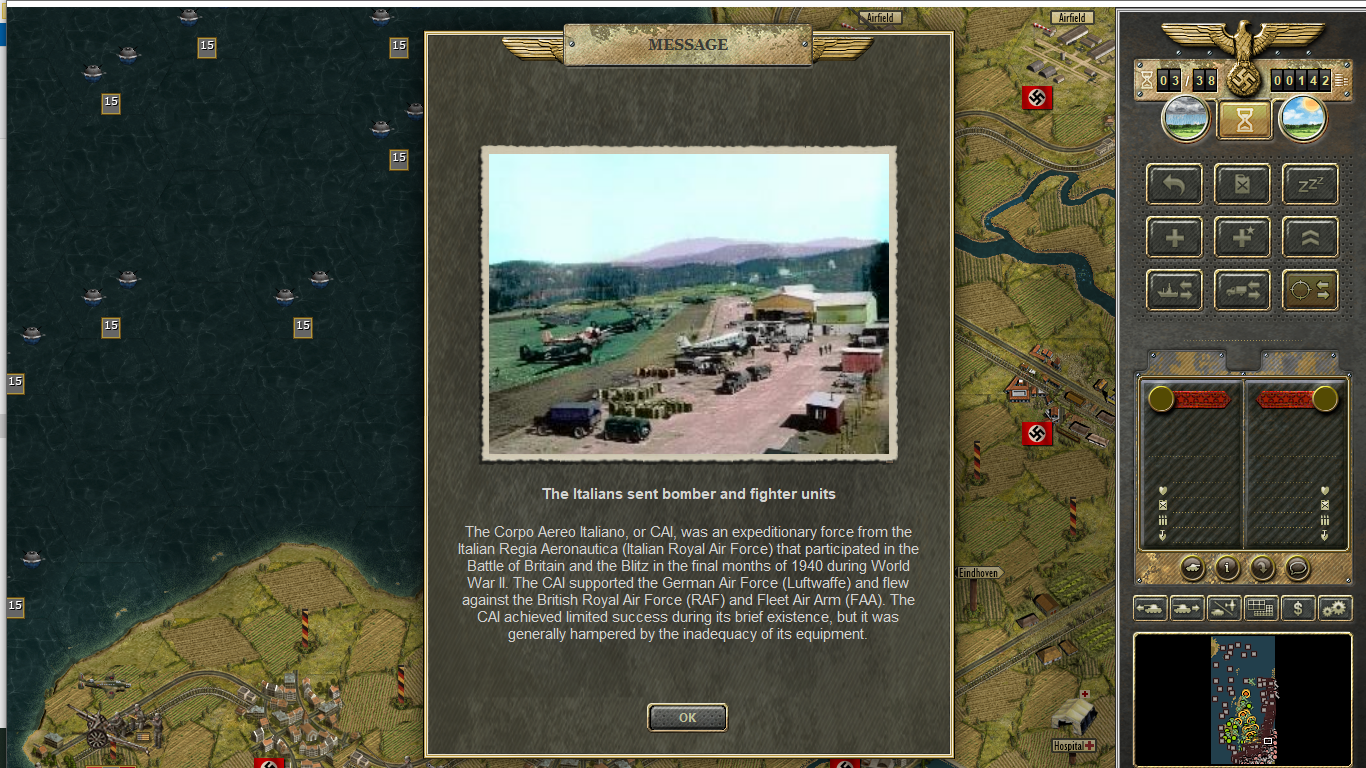This screenshot has height=768, width=1366.
Task: Toggle the ship embark button
Action: tap(1174, 290)
